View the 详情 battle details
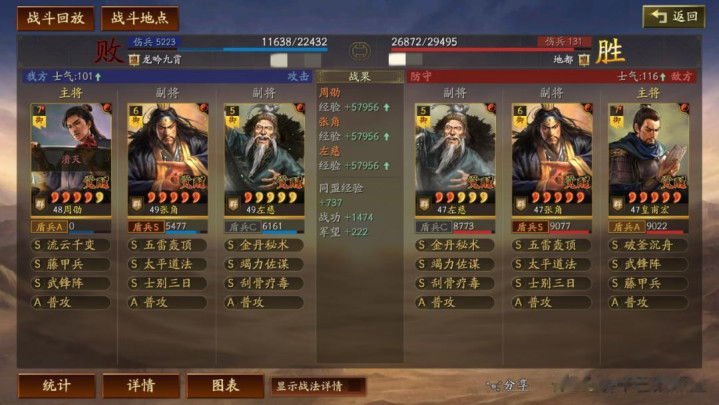Viewport: 719px width, 405px height. tap(140, 386)
